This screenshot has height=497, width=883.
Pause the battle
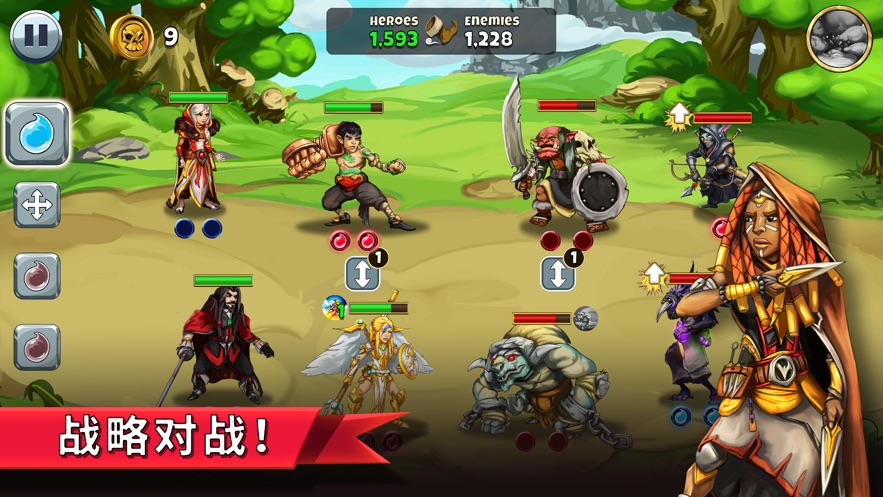36,36
